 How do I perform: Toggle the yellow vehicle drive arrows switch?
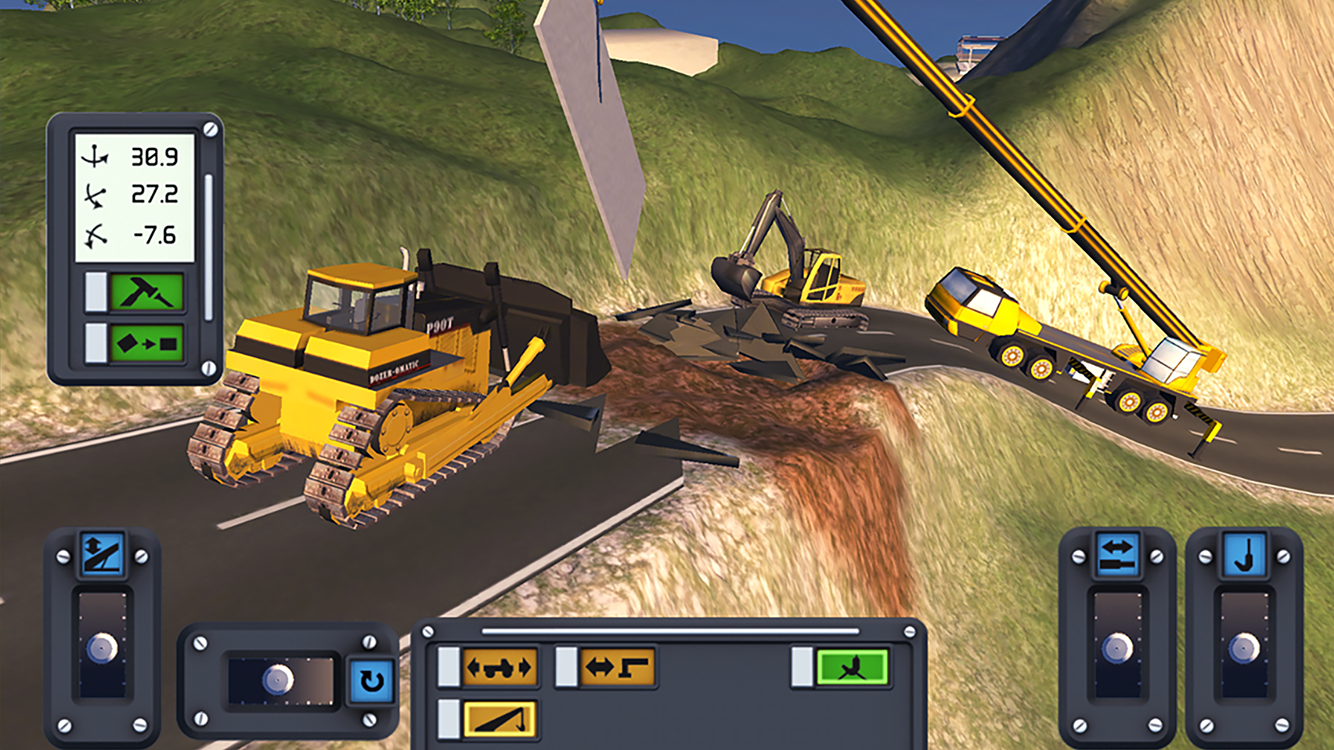click(x=499, y=667)
